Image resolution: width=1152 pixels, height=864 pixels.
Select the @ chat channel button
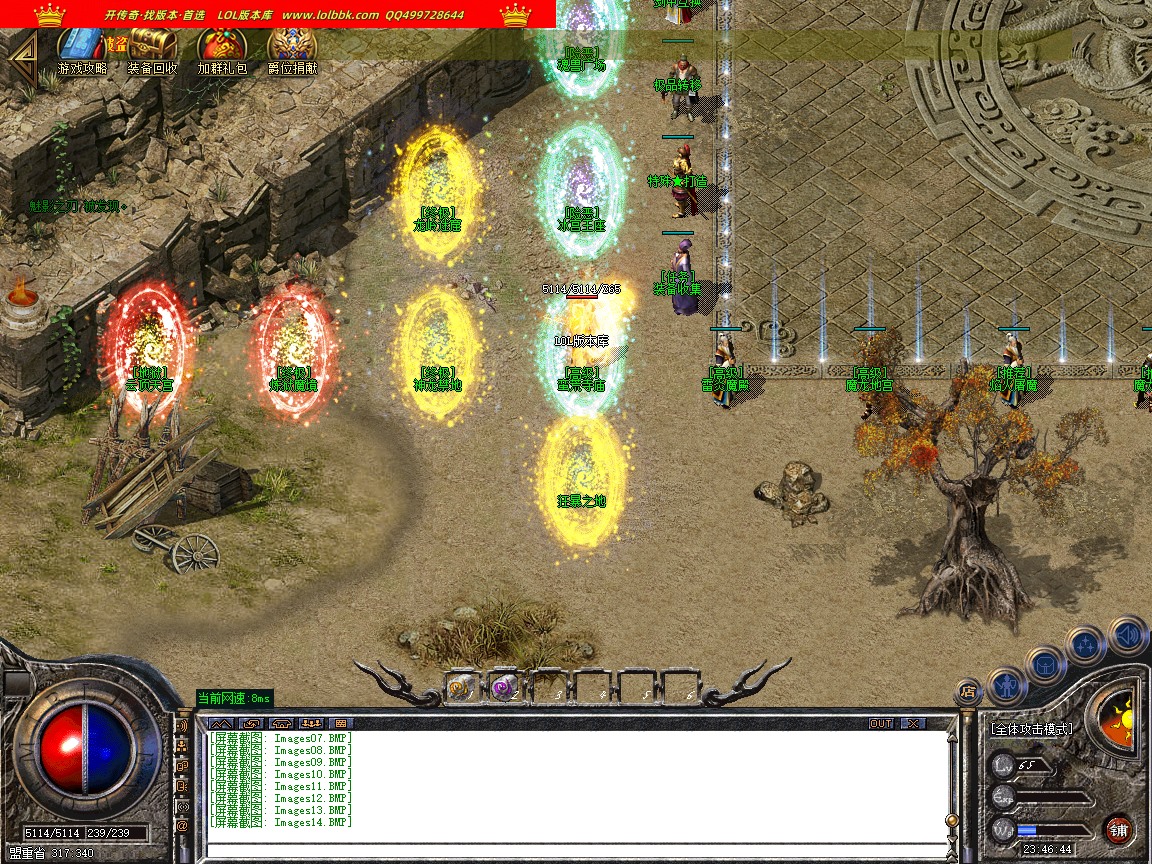tap(182, 826)
